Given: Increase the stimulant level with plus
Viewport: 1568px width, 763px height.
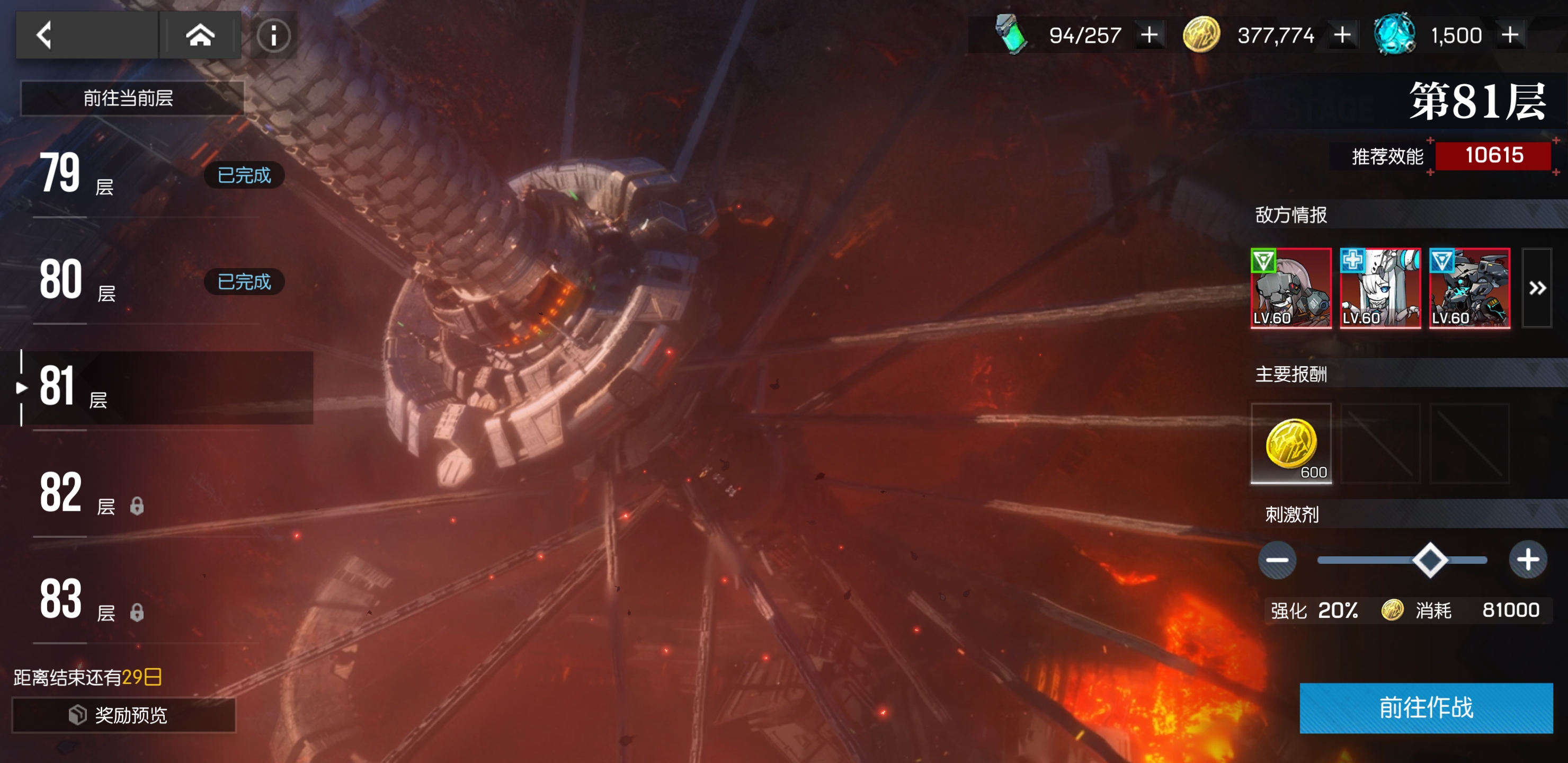Looking at the screenshot, I should [1528, 560].
